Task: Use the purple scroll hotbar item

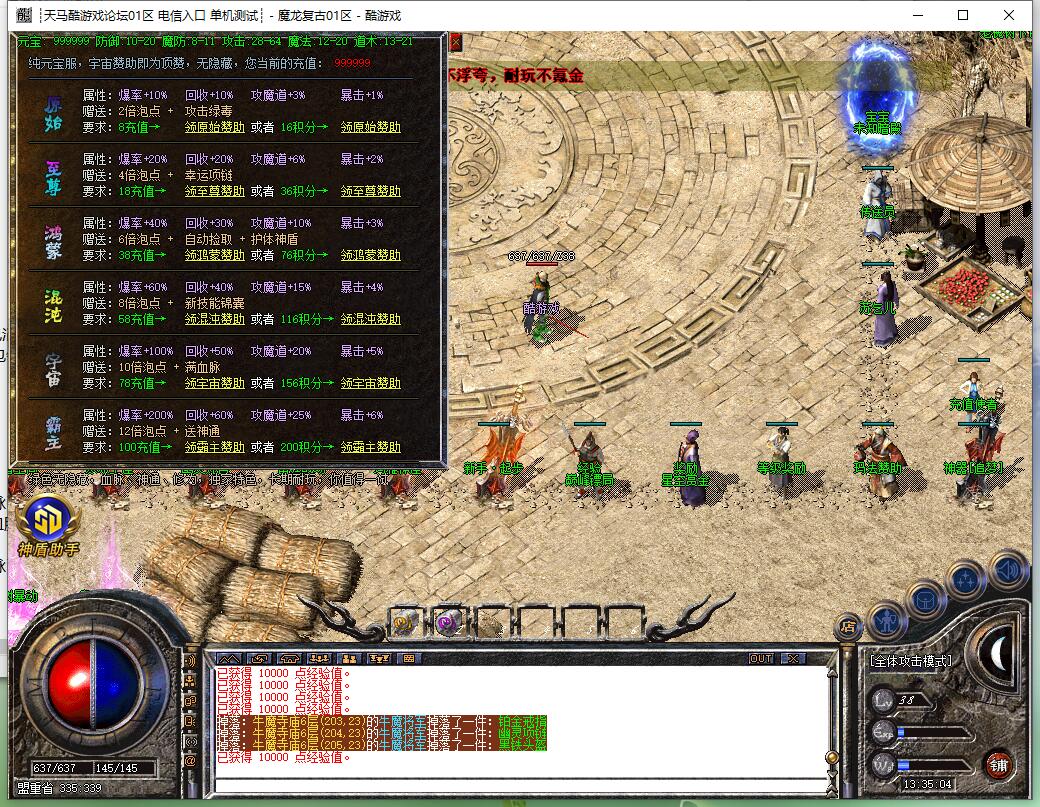Action: click(447, 621)
